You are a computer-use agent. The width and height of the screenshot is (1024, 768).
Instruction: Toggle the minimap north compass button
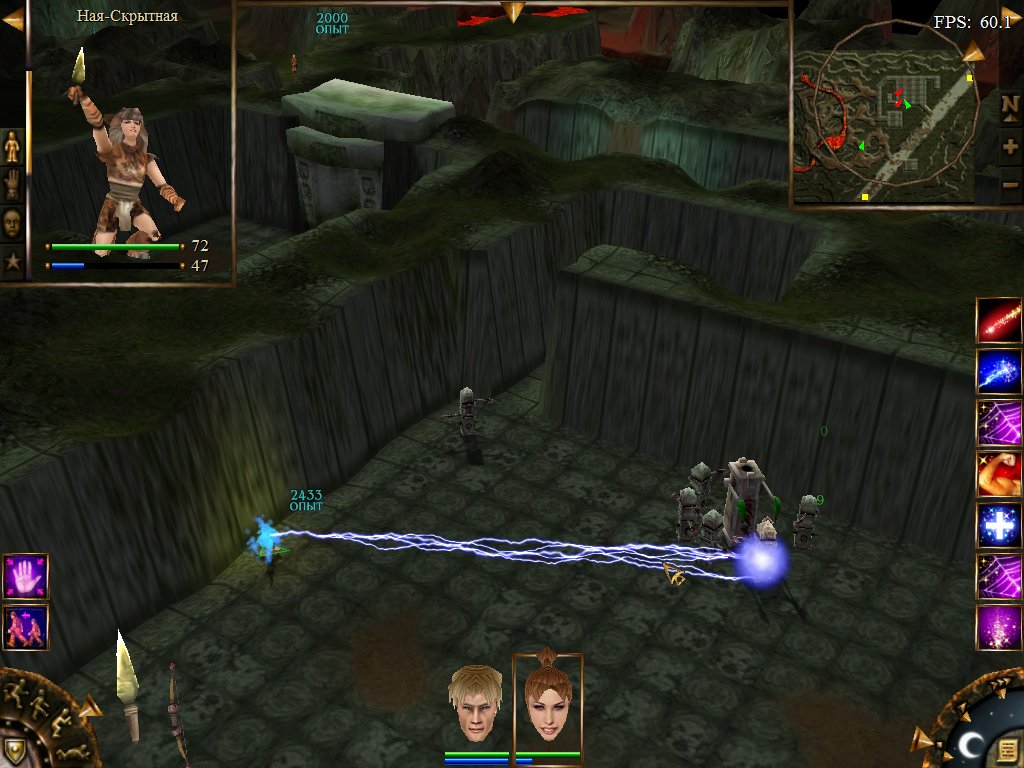(x=1010, y=105)
